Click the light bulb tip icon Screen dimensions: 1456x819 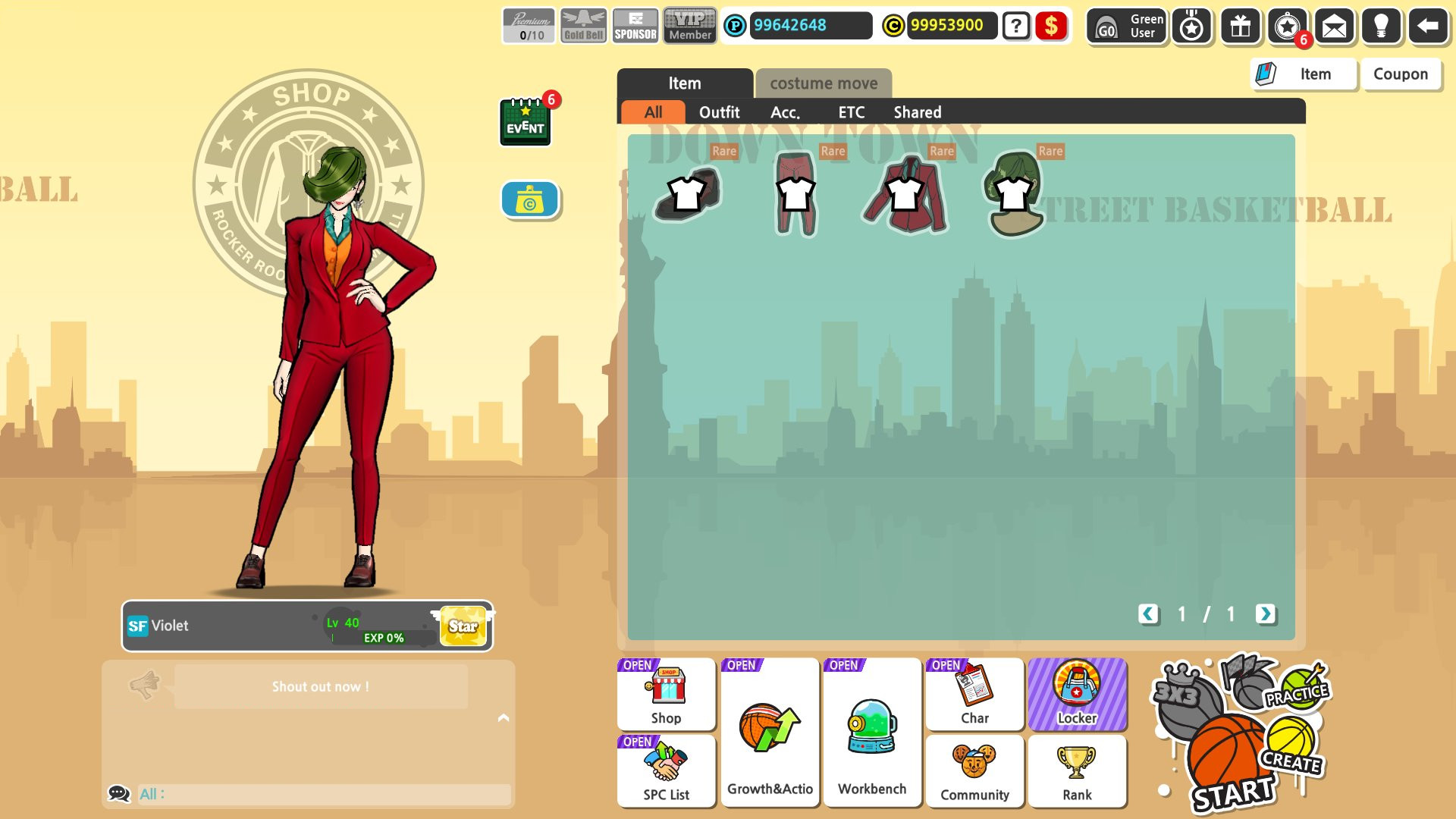pos(1382,27)
